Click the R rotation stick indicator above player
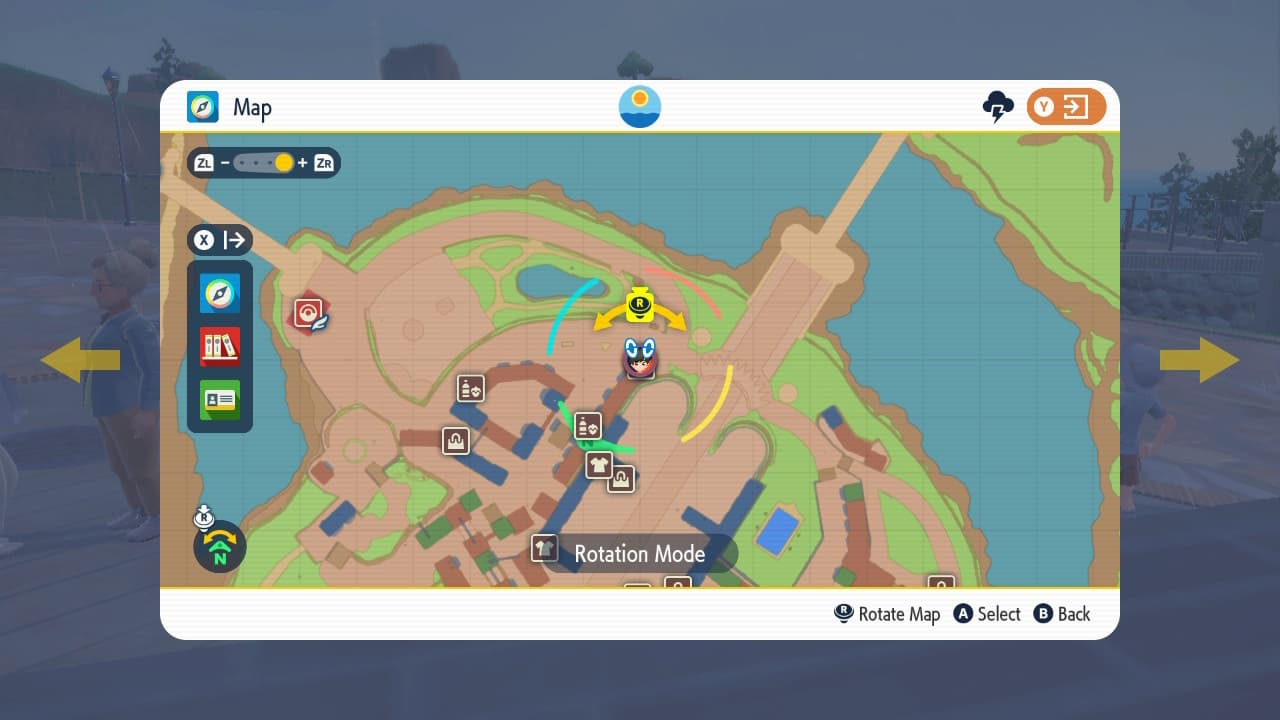1280x720 pixels. [641, 306]
